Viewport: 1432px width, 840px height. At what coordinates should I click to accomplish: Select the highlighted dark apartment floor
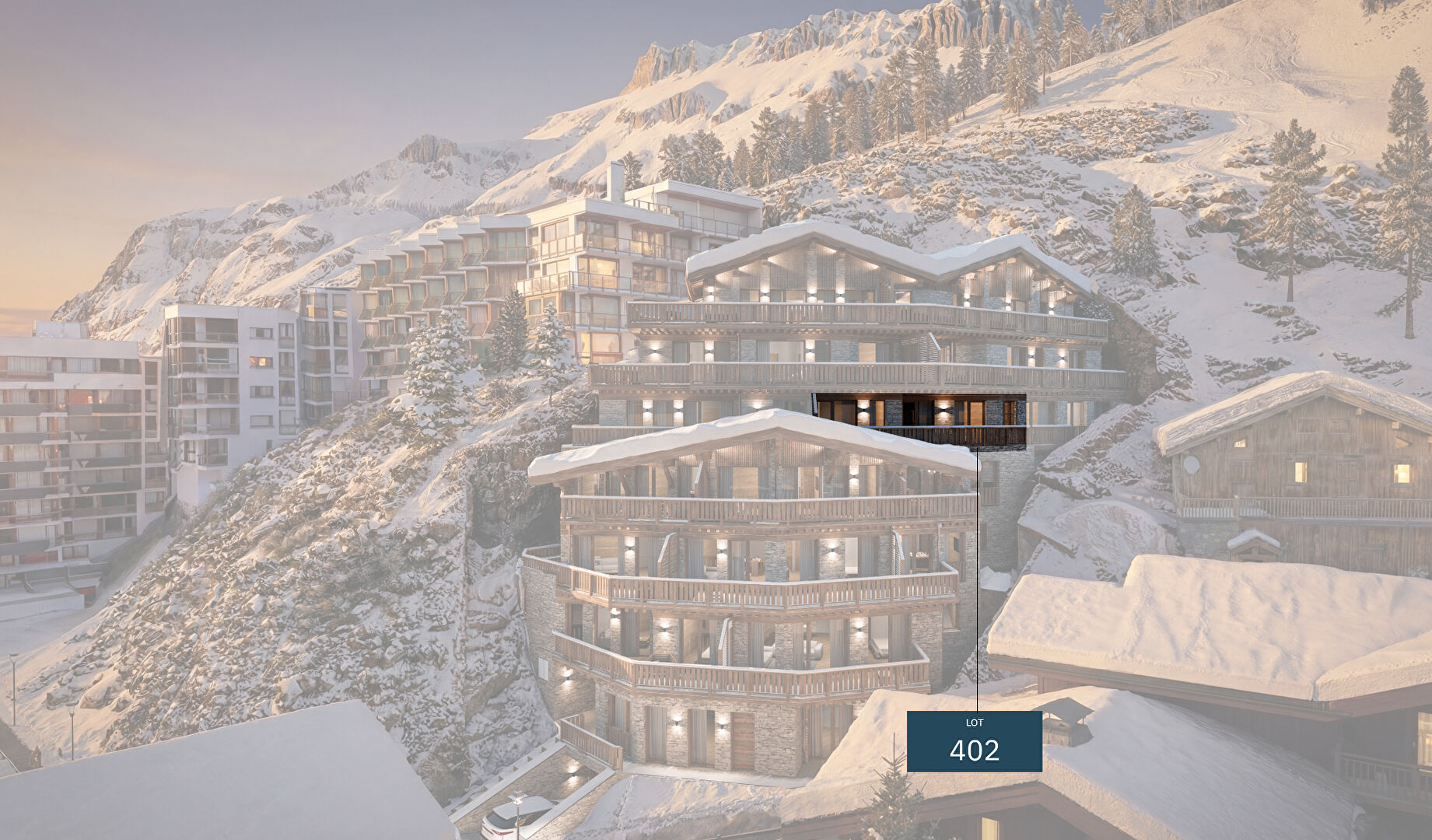919,421
